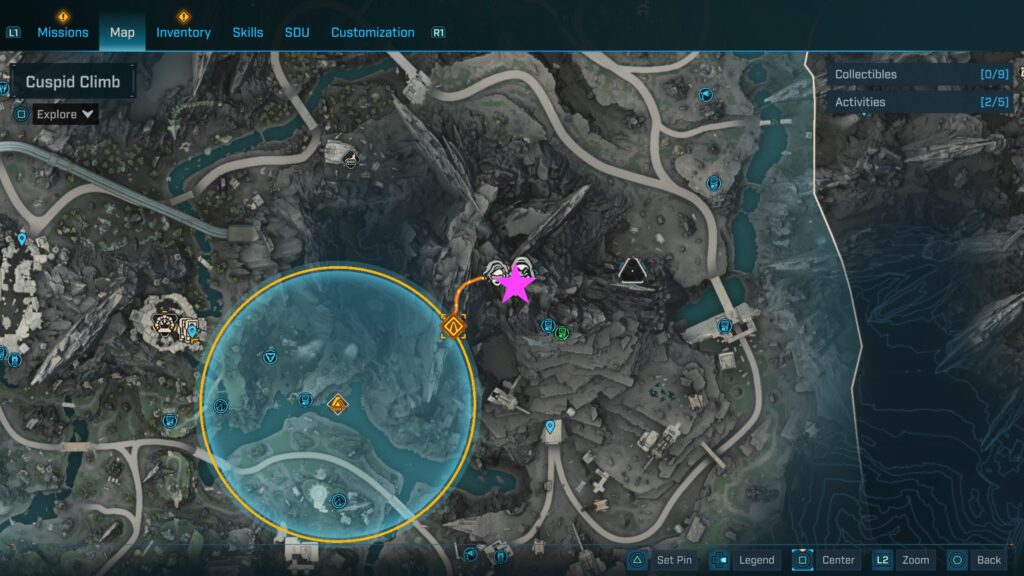Open the SDU tab
1024x576 pixels.
click(x=297, y=32)
